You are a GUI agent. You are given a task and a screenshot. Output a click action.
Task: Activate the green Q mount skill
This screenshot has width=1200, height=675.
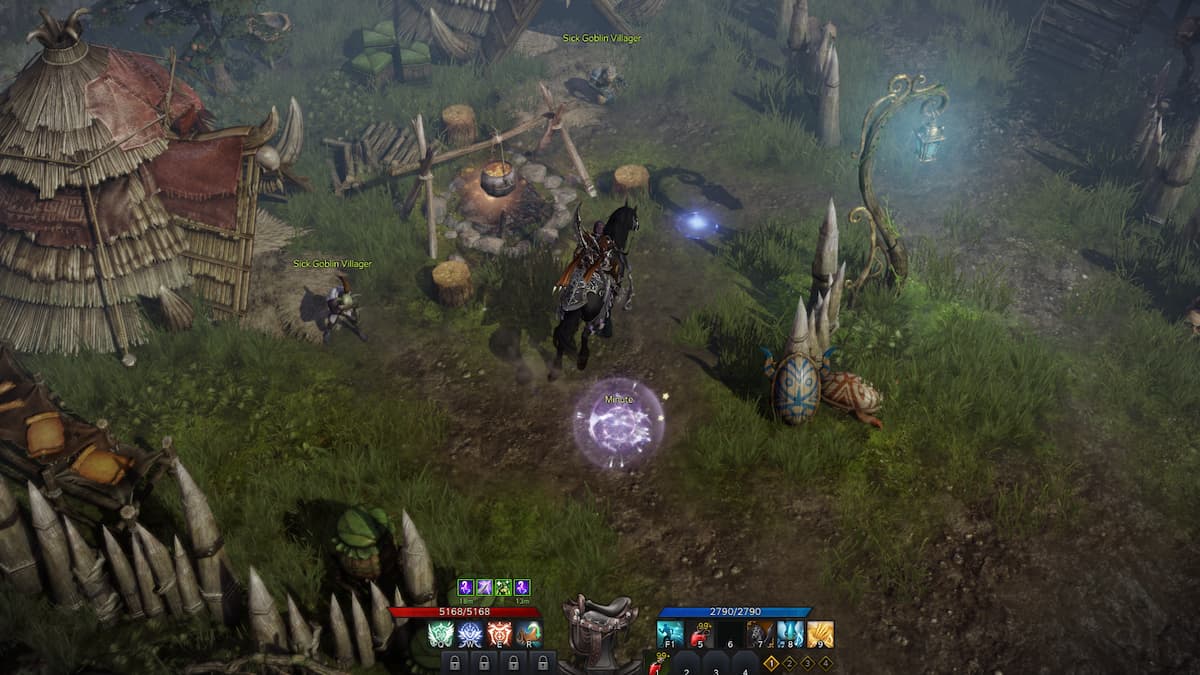tap(442, 634)
